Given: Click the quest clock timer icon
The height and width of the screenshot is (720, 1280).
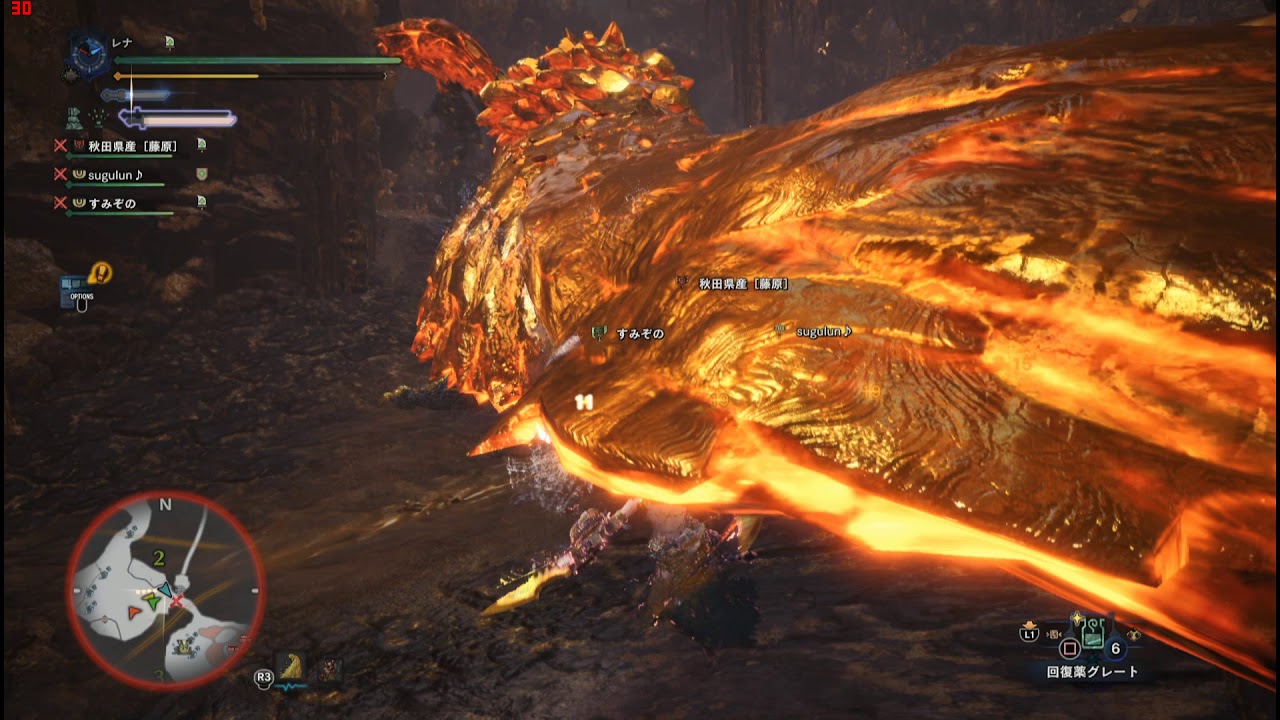Looking at the screenshot, I should [90, 54].
